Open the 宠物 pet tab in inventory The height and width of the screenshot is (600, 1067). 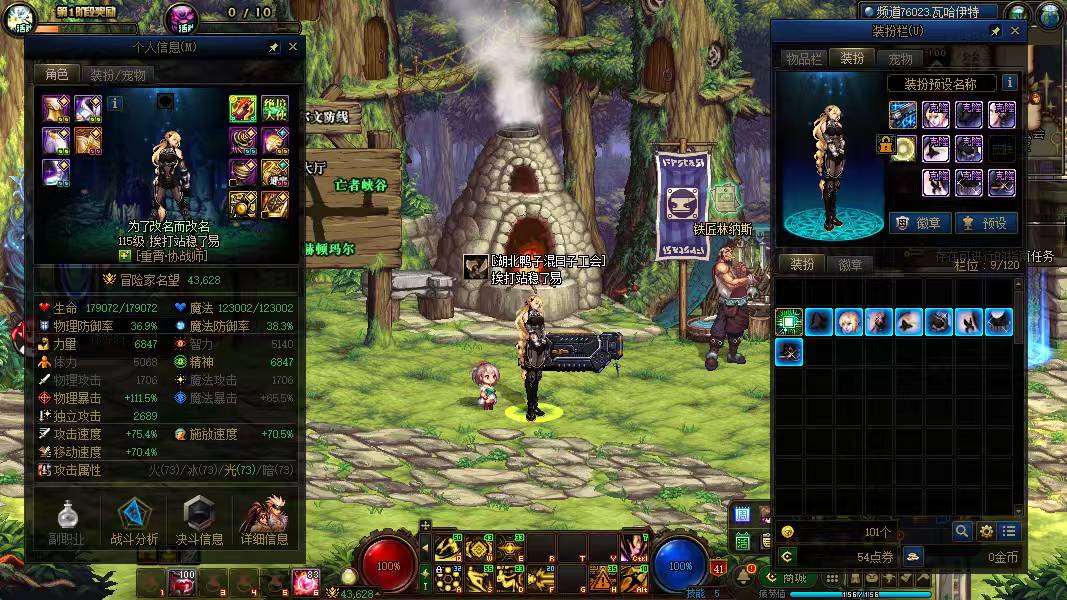coord(900,59)
